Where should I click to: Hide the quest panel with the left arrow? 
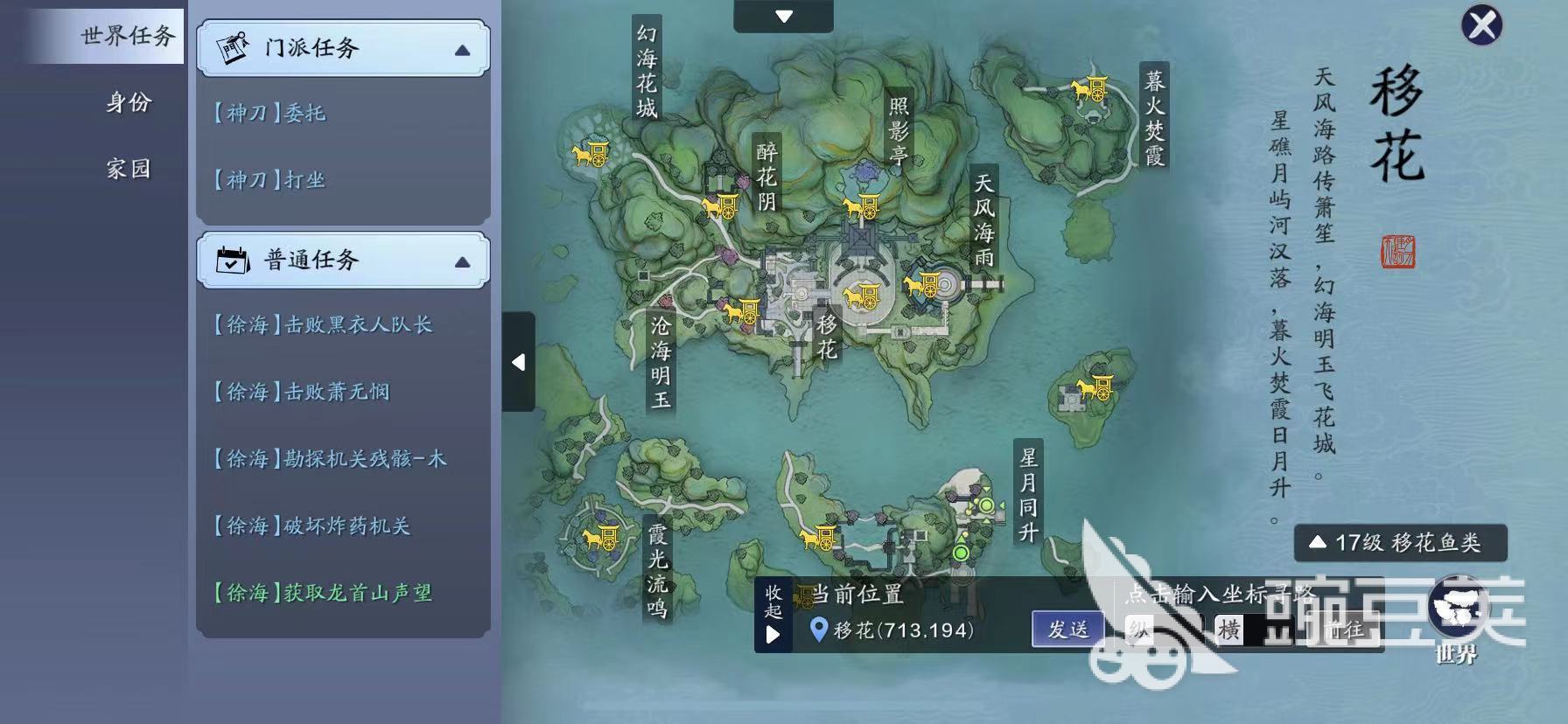coord(518,362)
